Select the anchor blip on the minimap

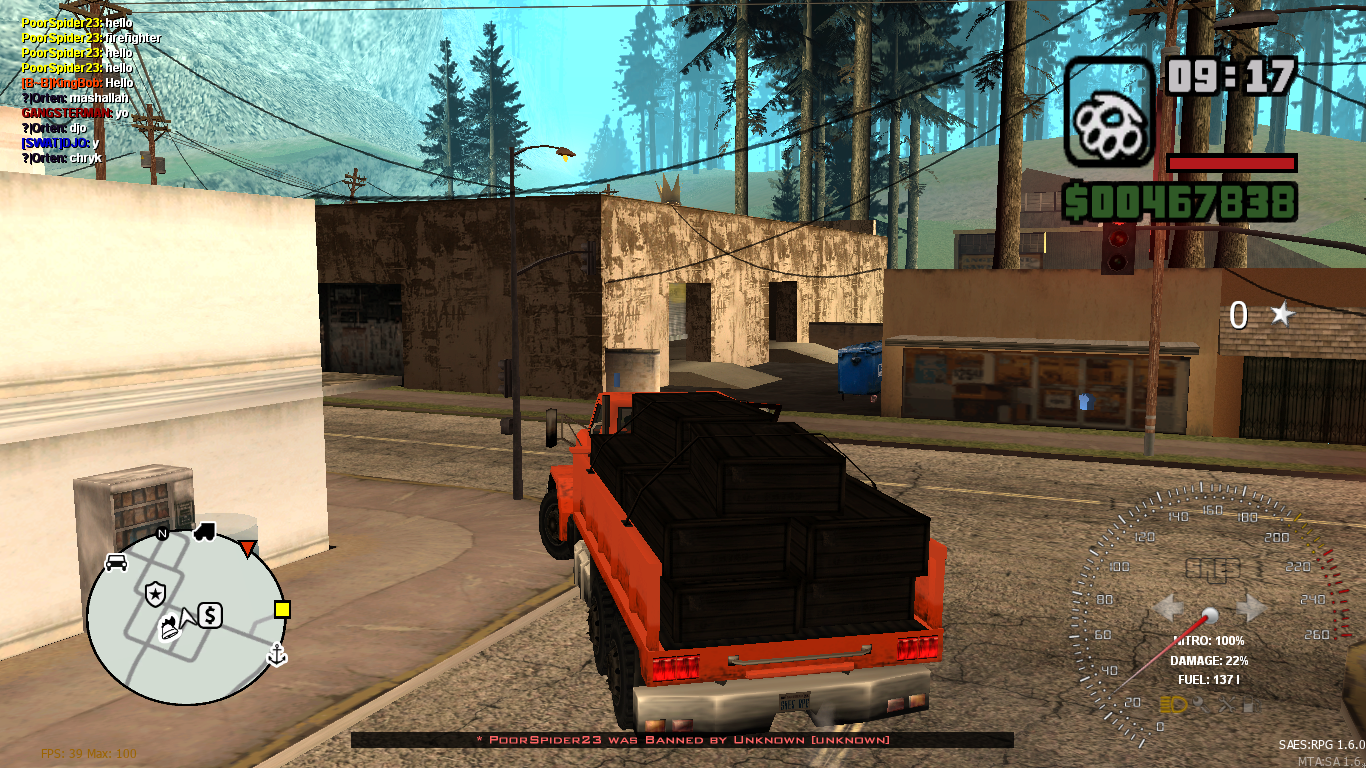click(276, 655)
